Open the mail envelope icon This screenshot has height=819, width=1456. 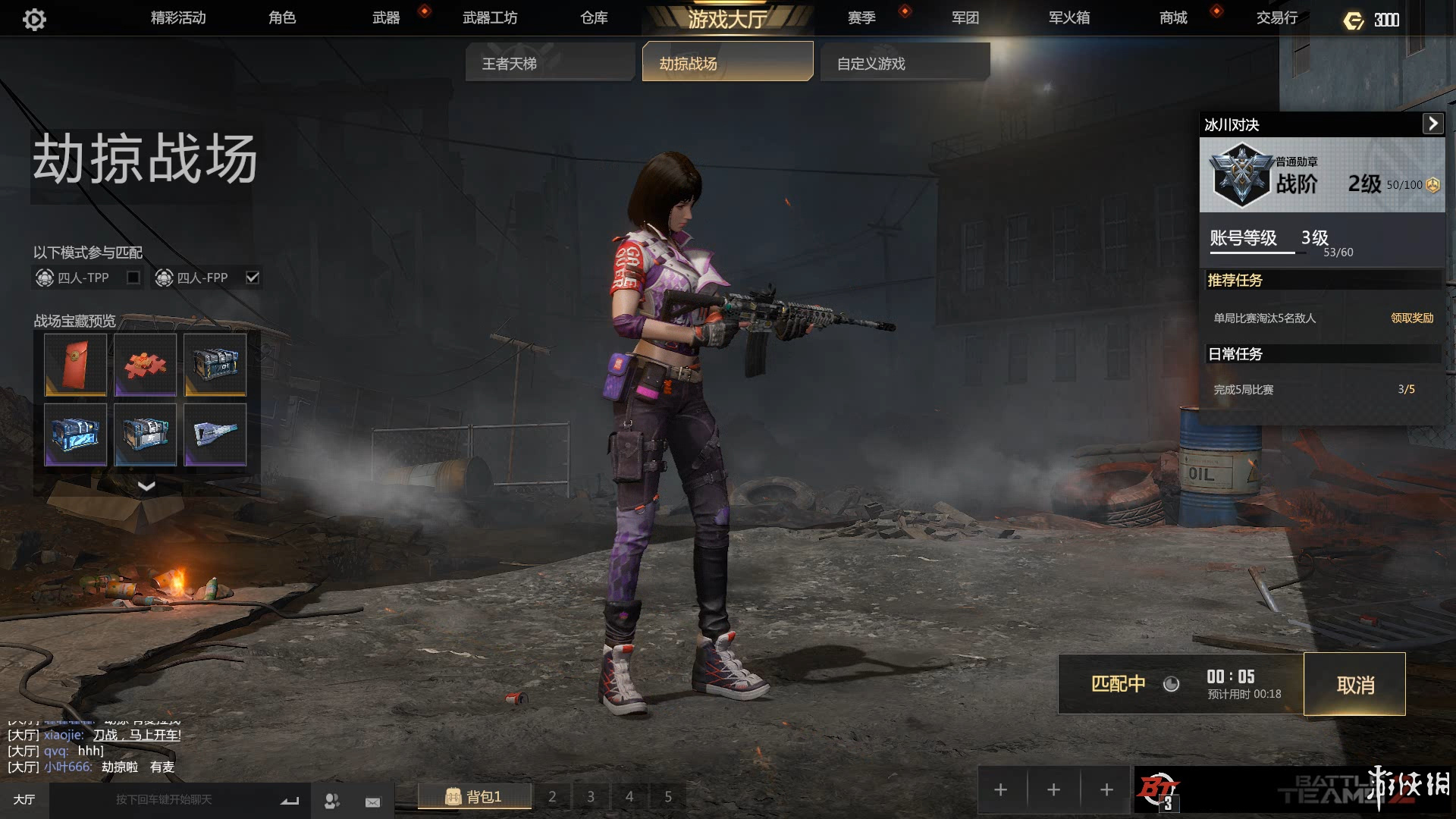pos(372,802)
